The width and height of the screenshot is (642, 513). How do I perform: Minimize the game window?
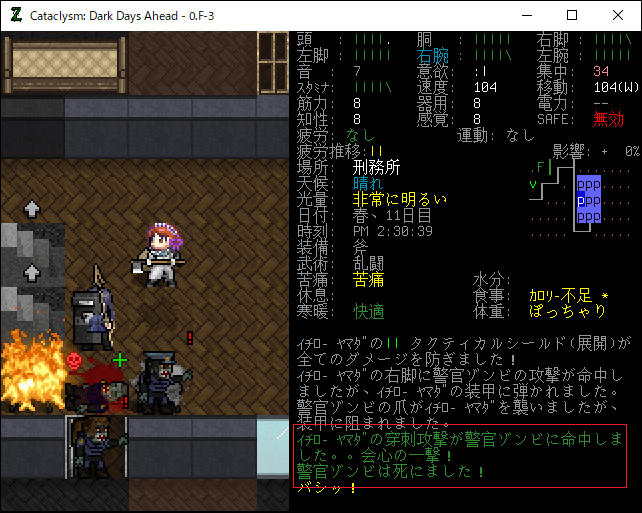[x=526, y=16]
